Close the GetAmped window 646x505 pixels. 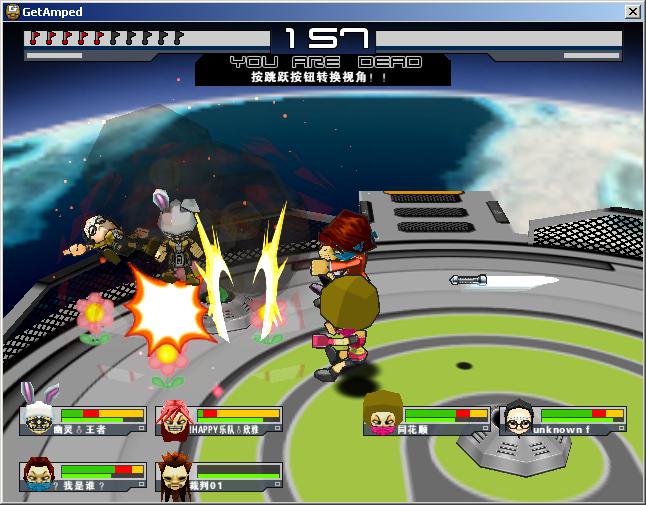[632, 11]
